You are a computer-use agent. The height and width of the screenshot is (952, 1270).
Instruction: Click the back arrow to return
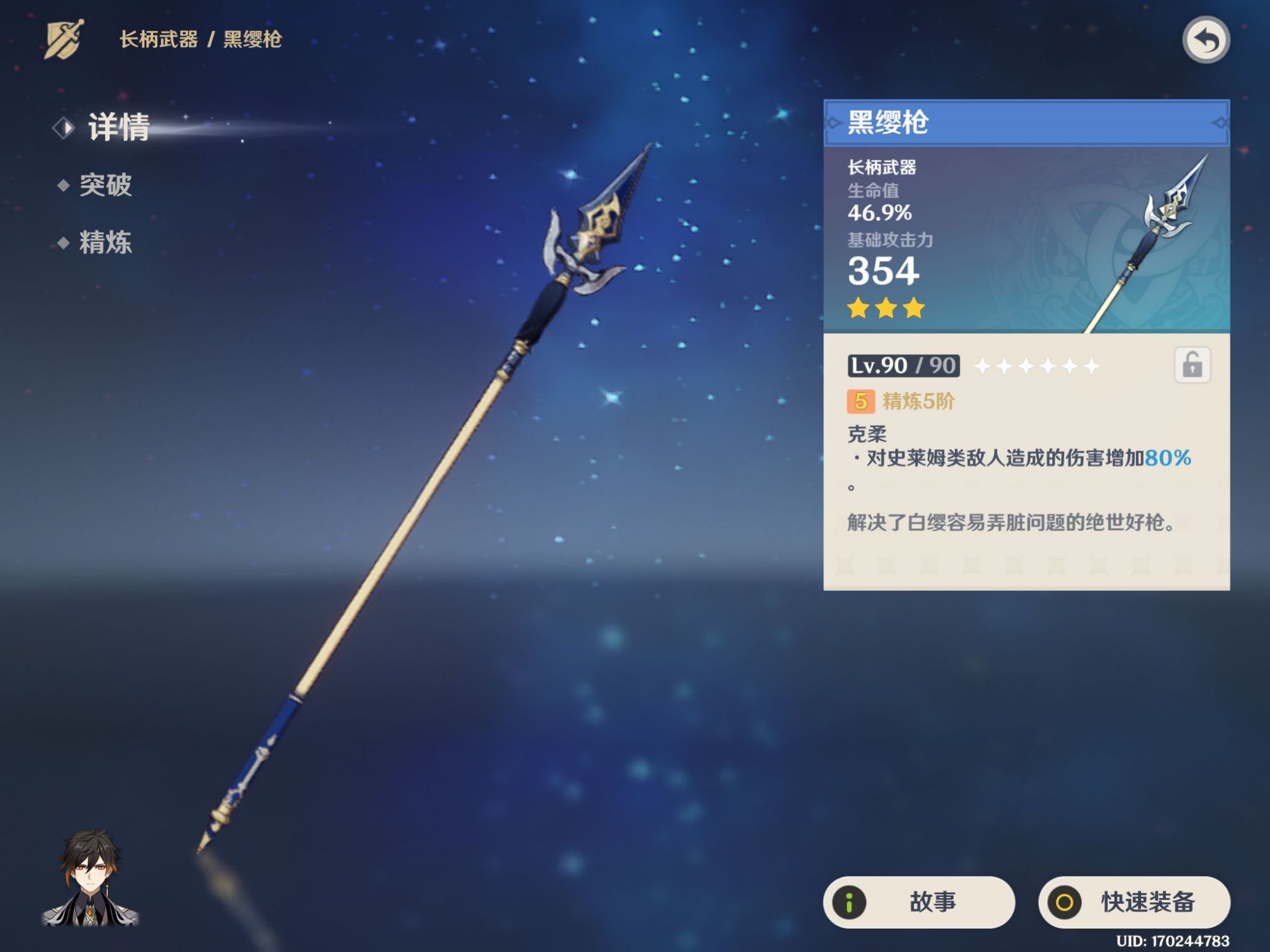(x=1206, y=39)
